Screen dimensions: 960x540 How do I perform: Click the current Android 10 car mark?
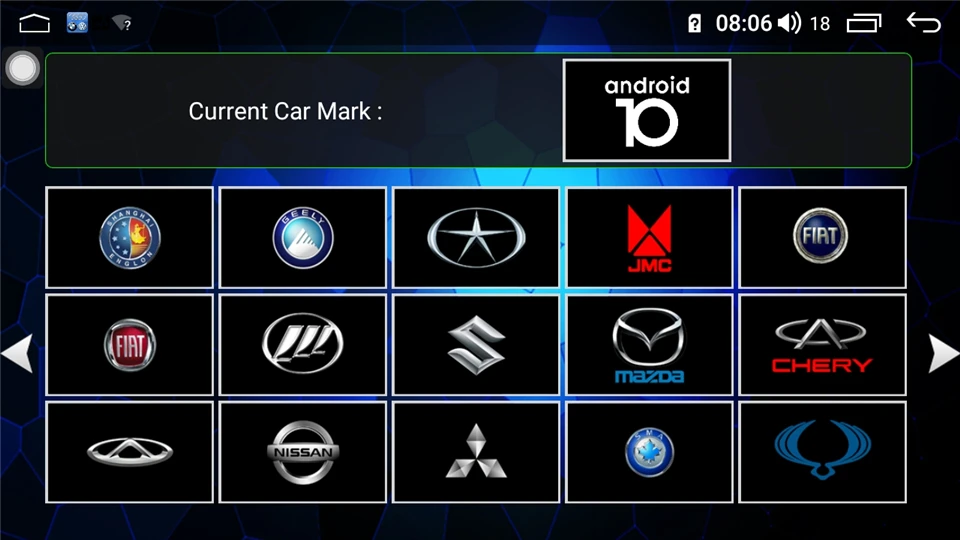pyautogui.click(x=646, y=110)
